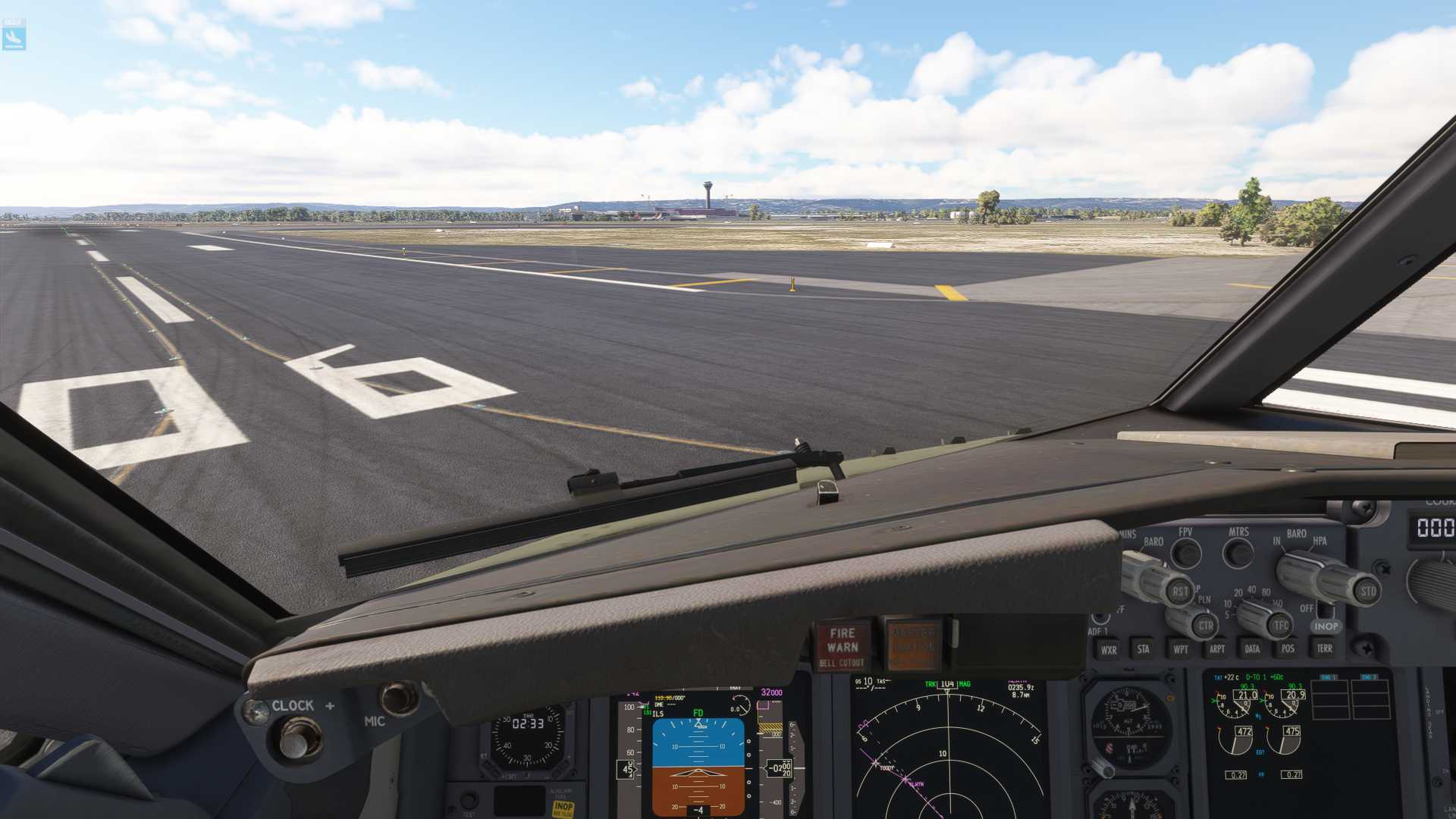The image size is (1456, 819).
Task: Push the MTRS meters button
Action: (1238, 553)
